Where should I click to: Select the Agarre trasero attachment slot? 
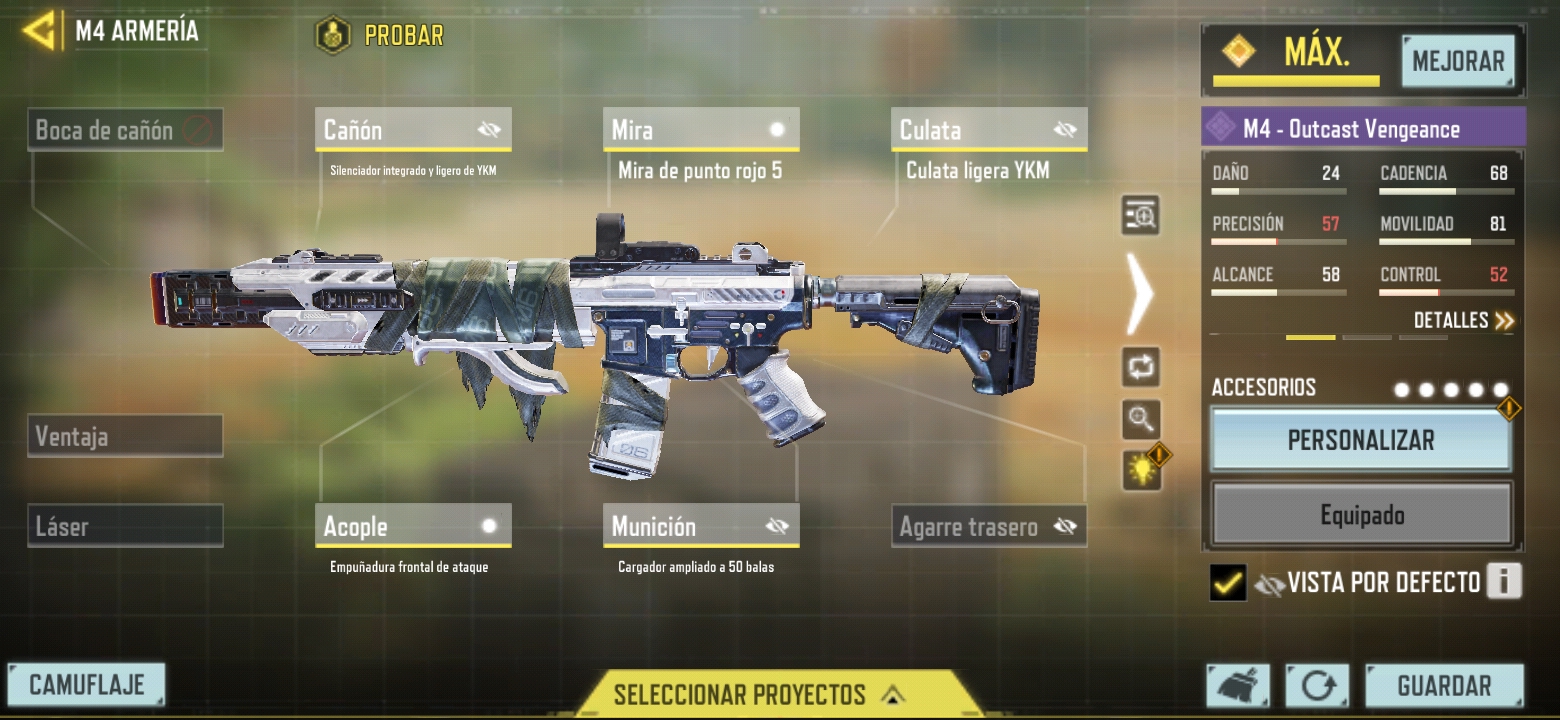tap(989, 526)
